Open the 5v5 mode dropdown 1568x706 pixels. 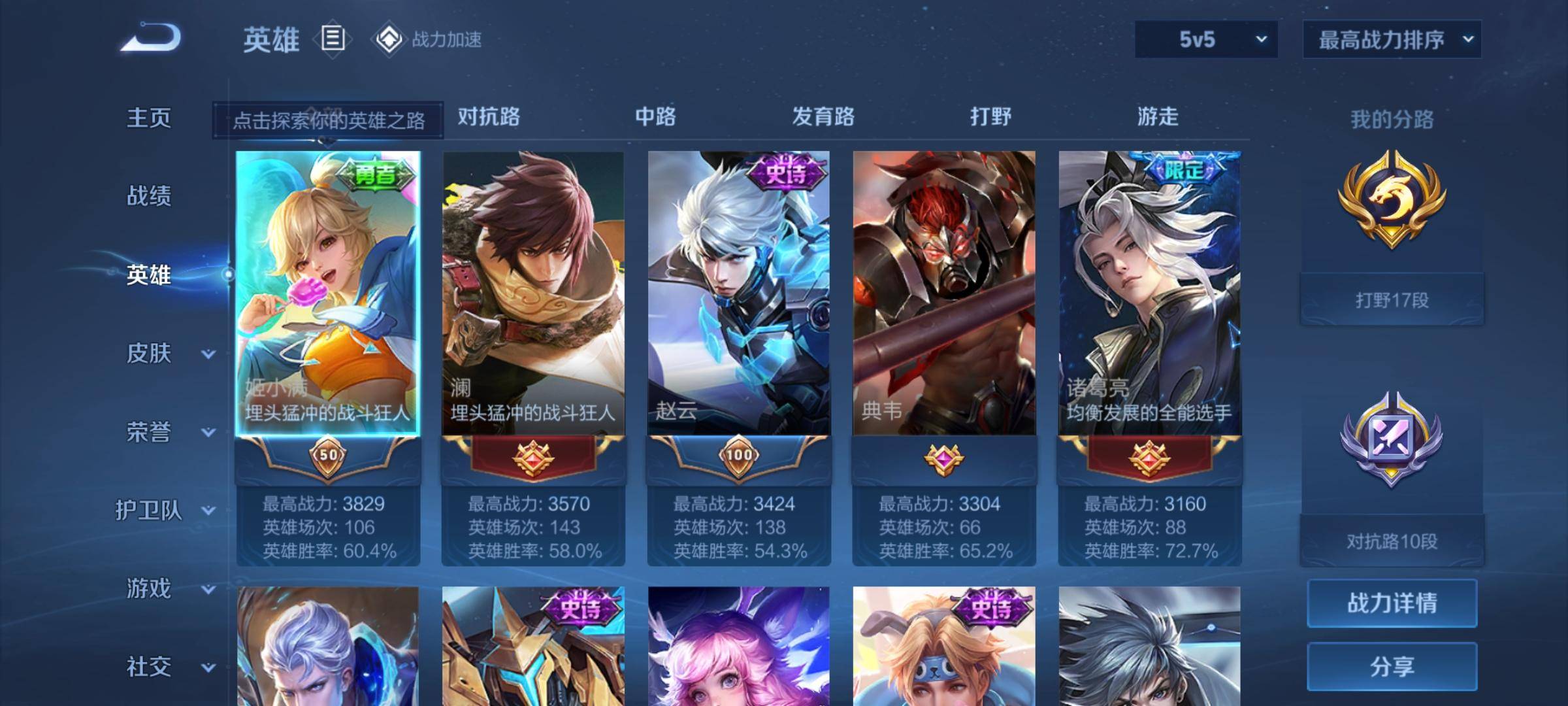coord(1206,39)
